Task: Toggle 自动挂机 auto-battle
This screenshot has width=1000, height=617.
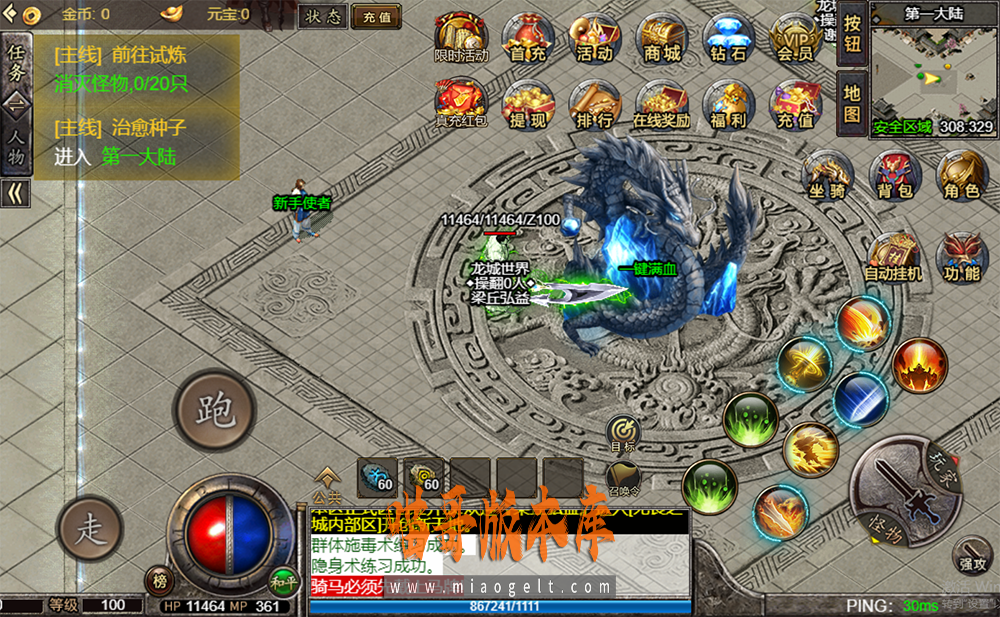Action: click(893, 258)
